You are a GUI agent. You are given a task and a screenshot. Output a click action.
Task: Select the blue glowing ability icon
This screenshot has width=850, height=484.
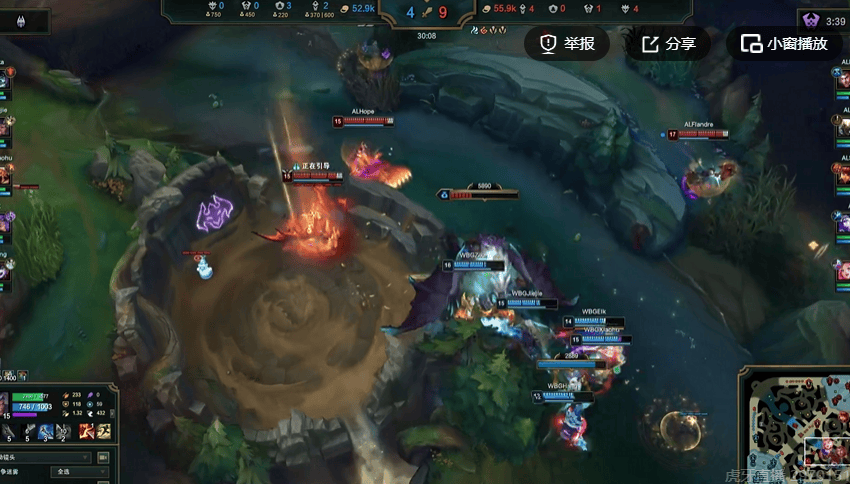pyautogui.click(x=46, y=431)
